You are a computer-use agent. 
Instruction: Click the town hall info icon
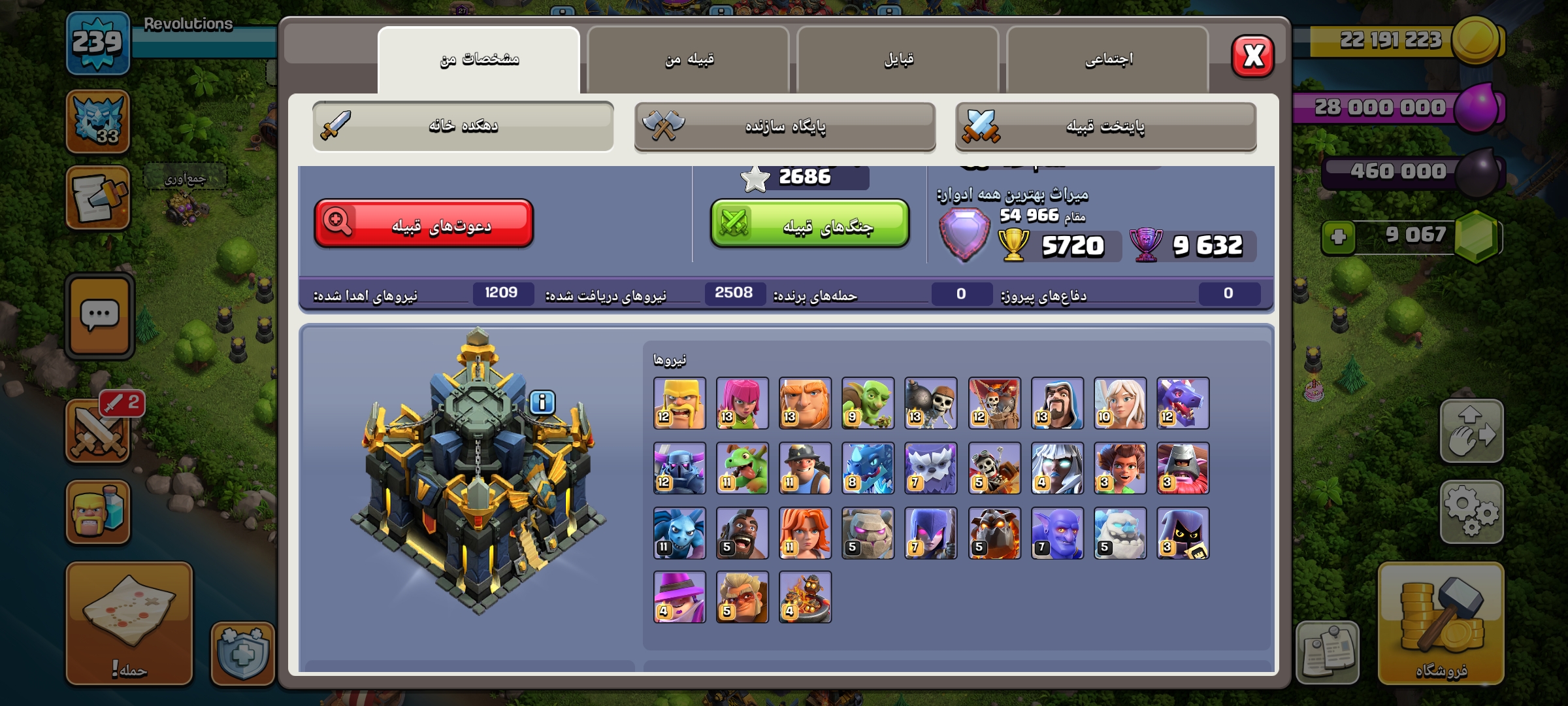[542, 403]
